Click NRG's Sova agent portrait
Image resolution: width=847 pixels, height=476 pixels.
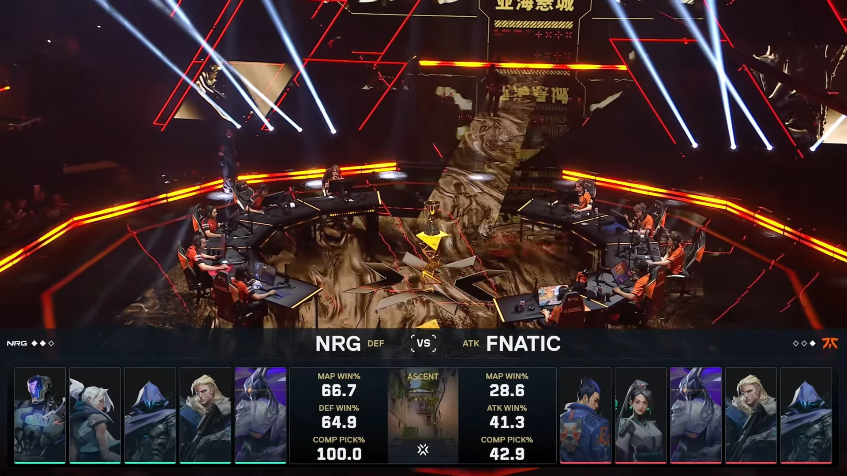(x=205, y=415)
